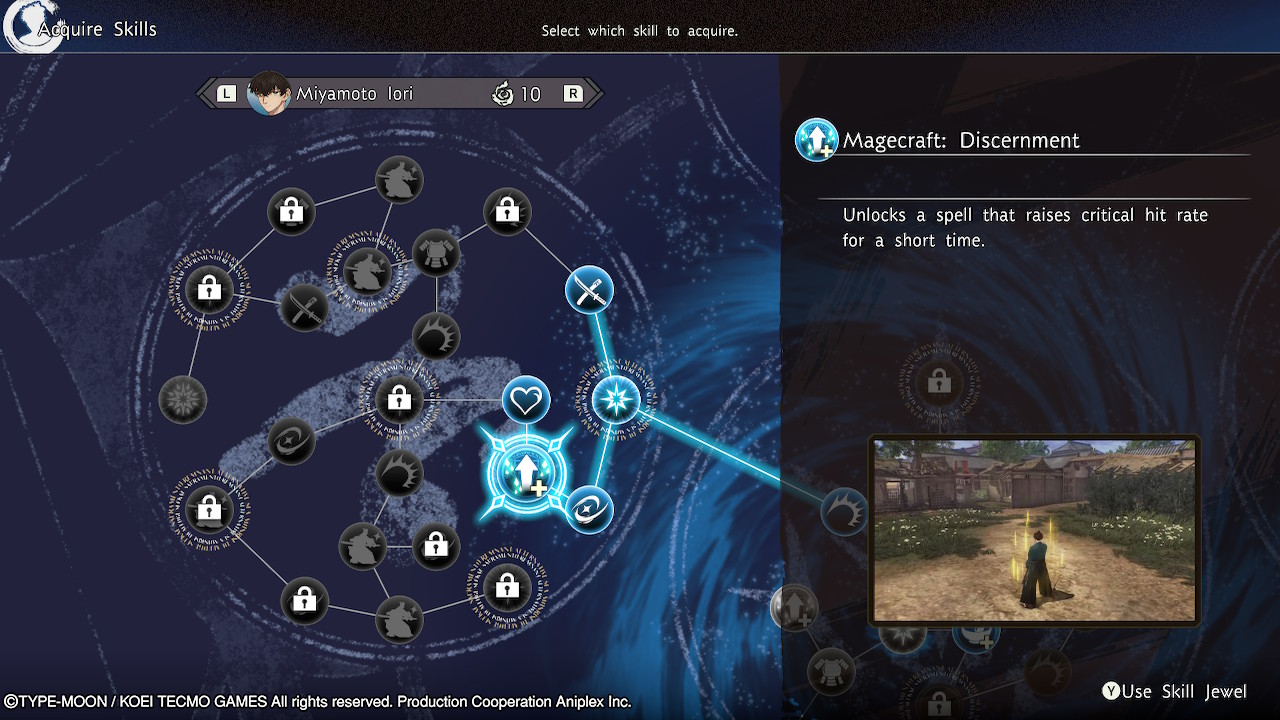Select the blue swirl skill node
1280x720 pixels.
point(589,509)
